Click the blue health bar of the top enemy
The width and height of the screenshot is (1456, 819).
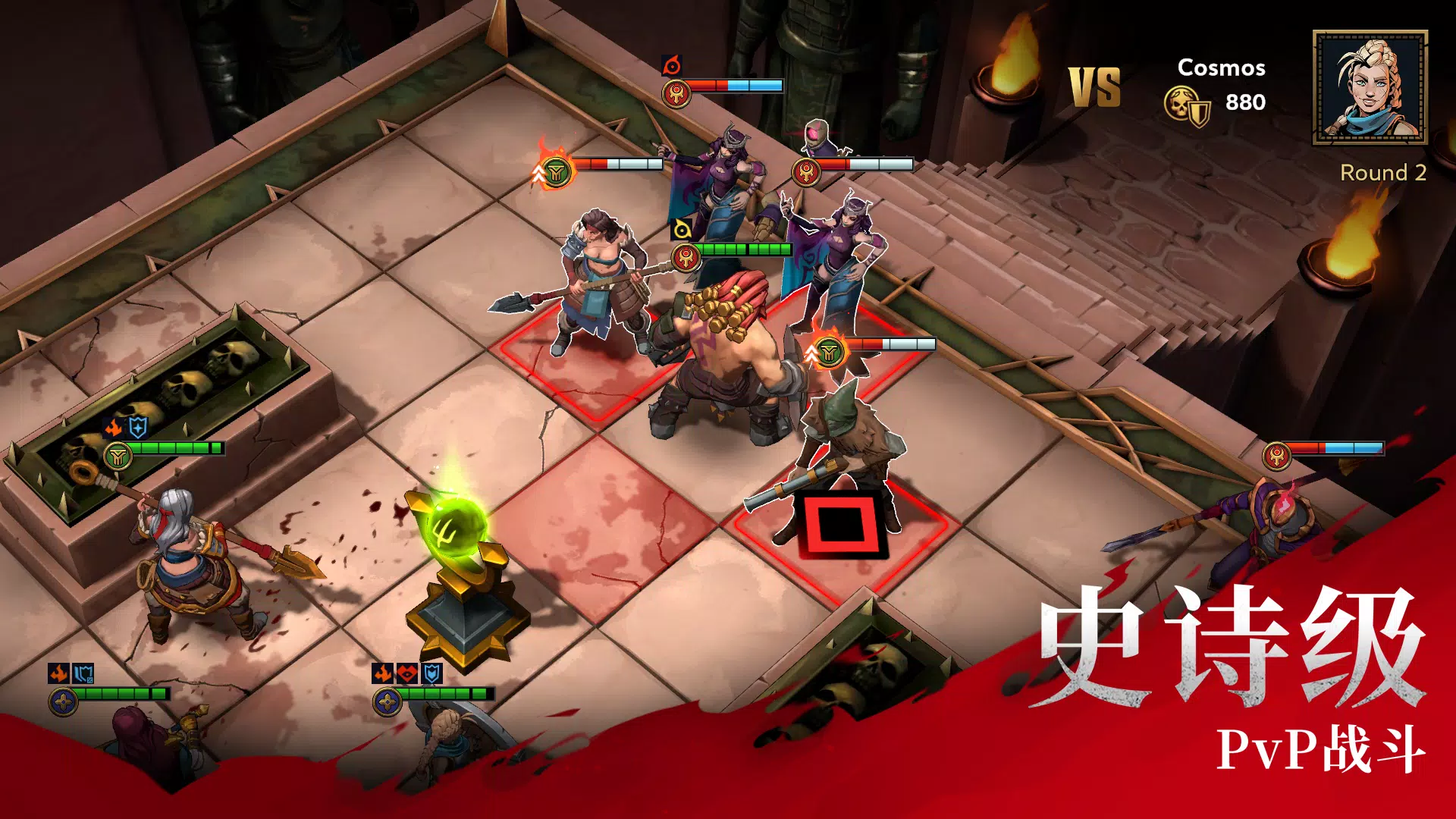tap(755, 85)
